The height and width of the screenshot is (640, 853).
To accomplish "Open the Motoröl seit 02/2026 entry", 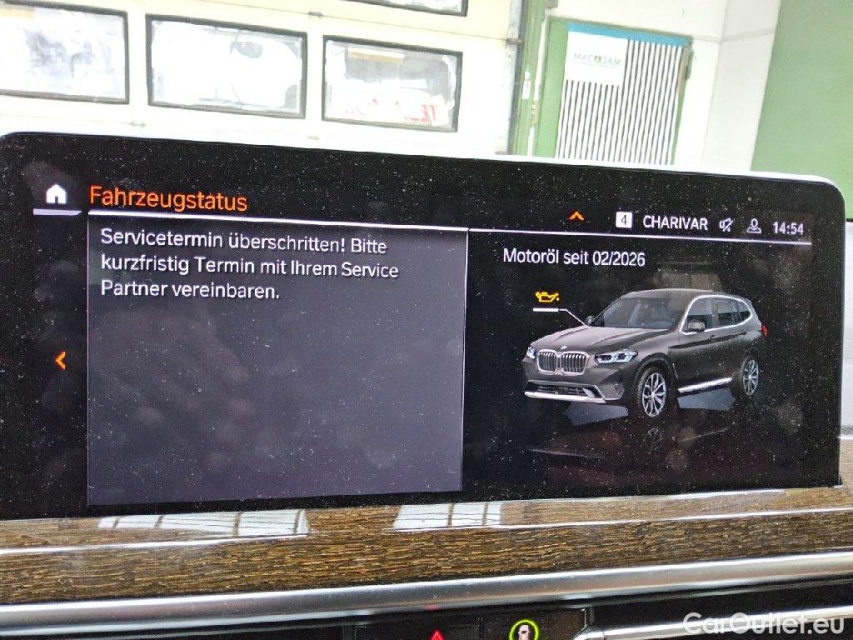I will point(574,257).
